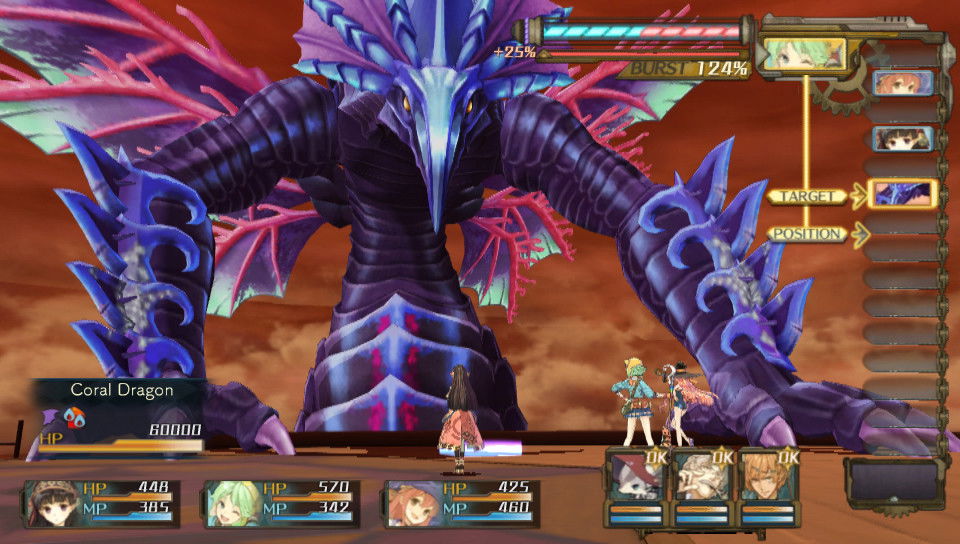Pick the orange-haired girl in the turn order

point(902,83)
